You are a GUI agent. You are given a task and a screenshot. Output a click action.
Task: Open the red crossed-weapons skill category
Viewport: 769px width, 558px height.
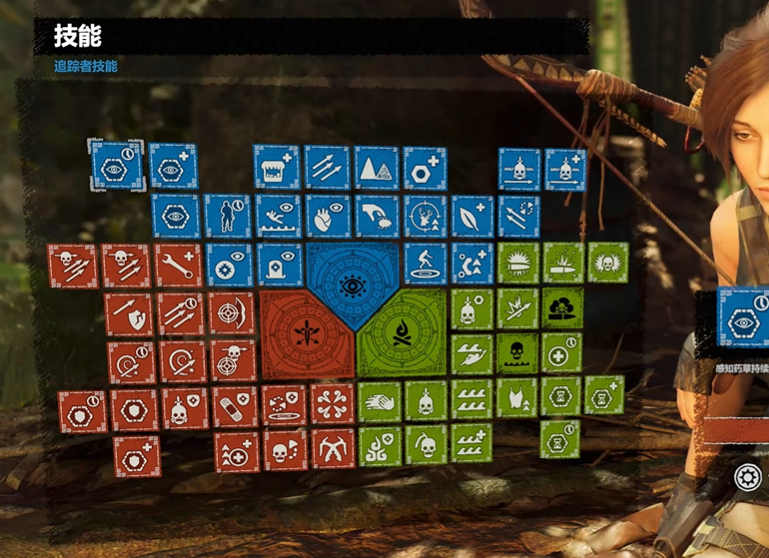305,333
